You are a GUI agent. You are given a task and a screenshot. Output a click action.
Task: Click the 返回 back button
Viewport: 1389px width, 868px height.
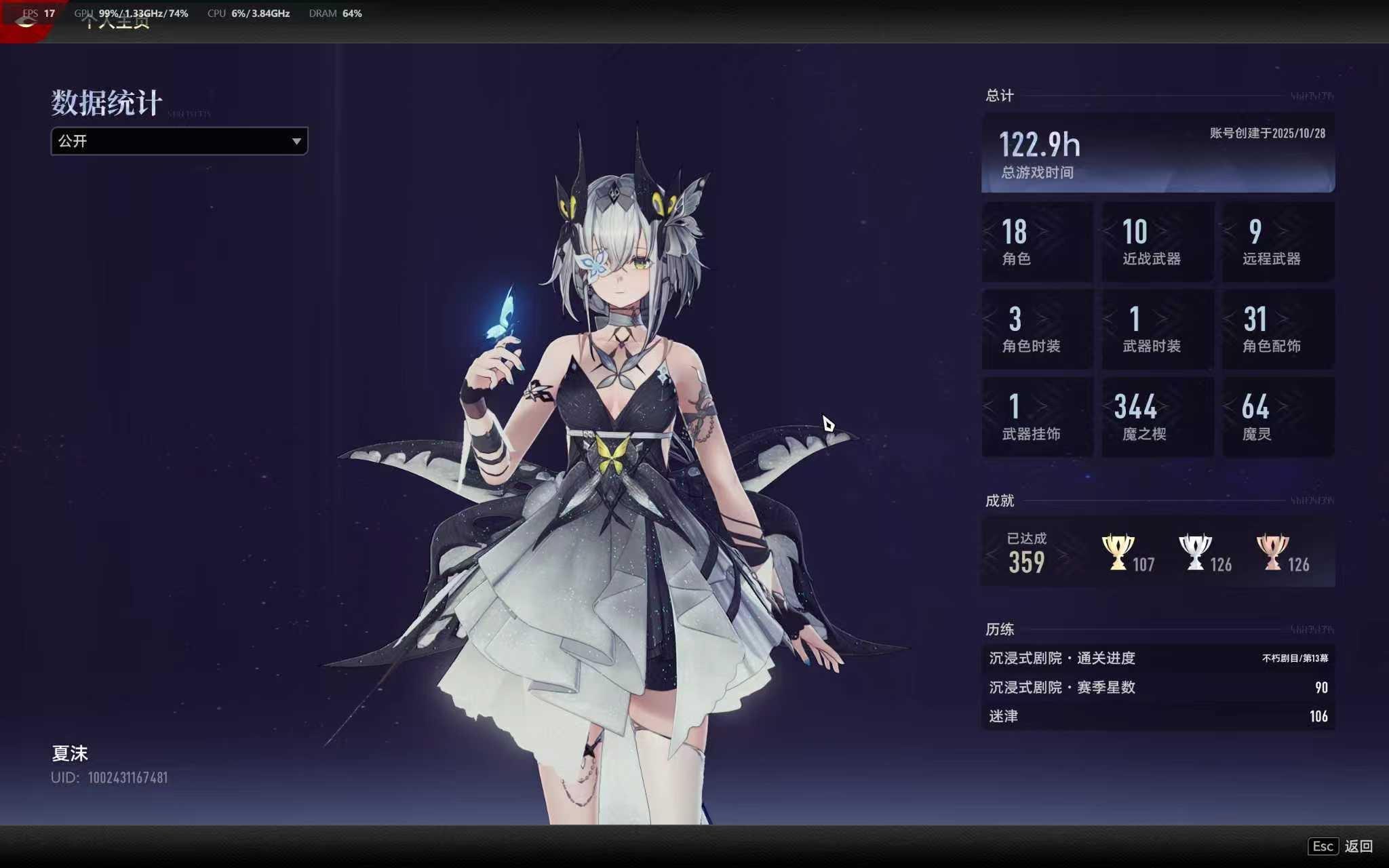tap(1341, 846)
